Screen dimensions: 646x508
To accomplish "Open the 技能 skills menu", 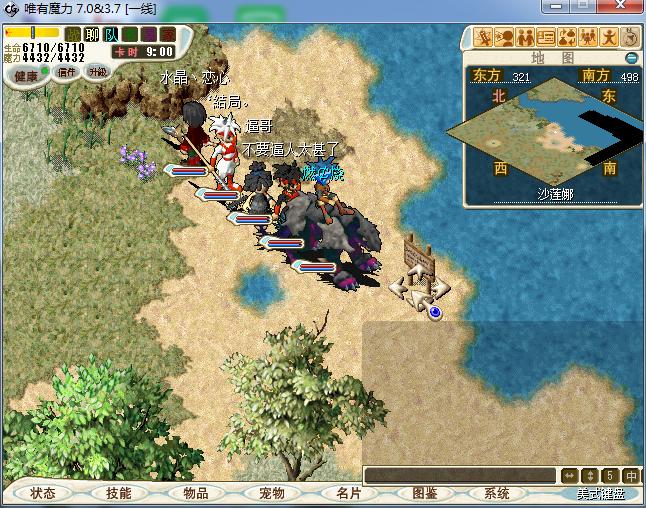I will (x=118, y=493).
